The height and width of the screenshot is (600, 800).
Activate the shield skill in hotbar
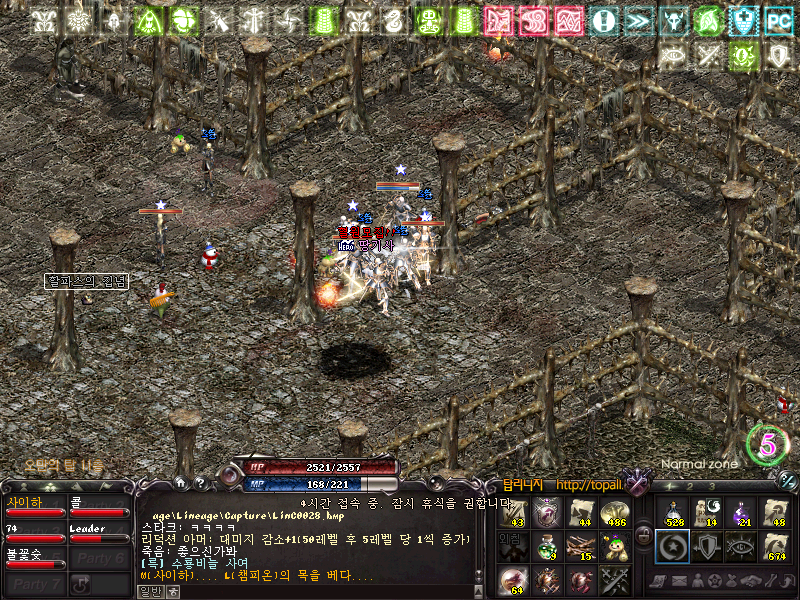706,546
